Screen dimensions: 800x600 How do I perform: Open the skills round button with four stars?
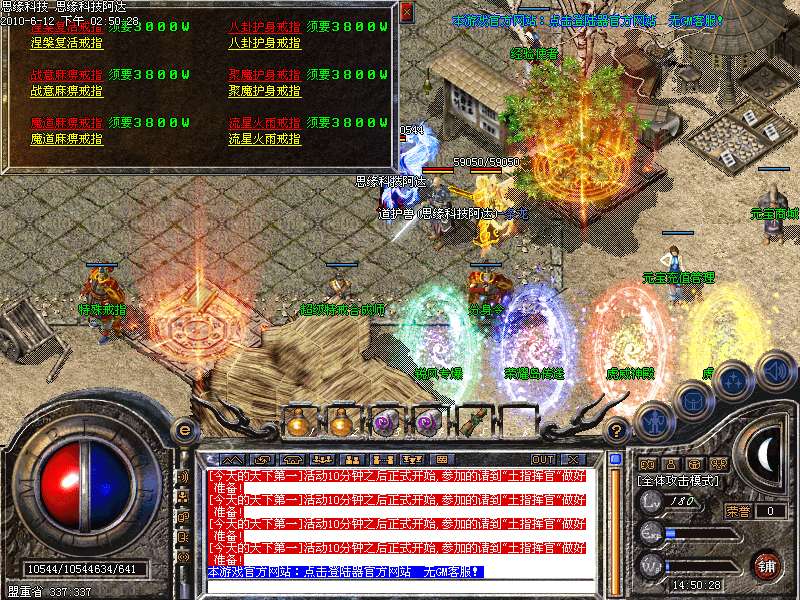(x=735, y=380)
